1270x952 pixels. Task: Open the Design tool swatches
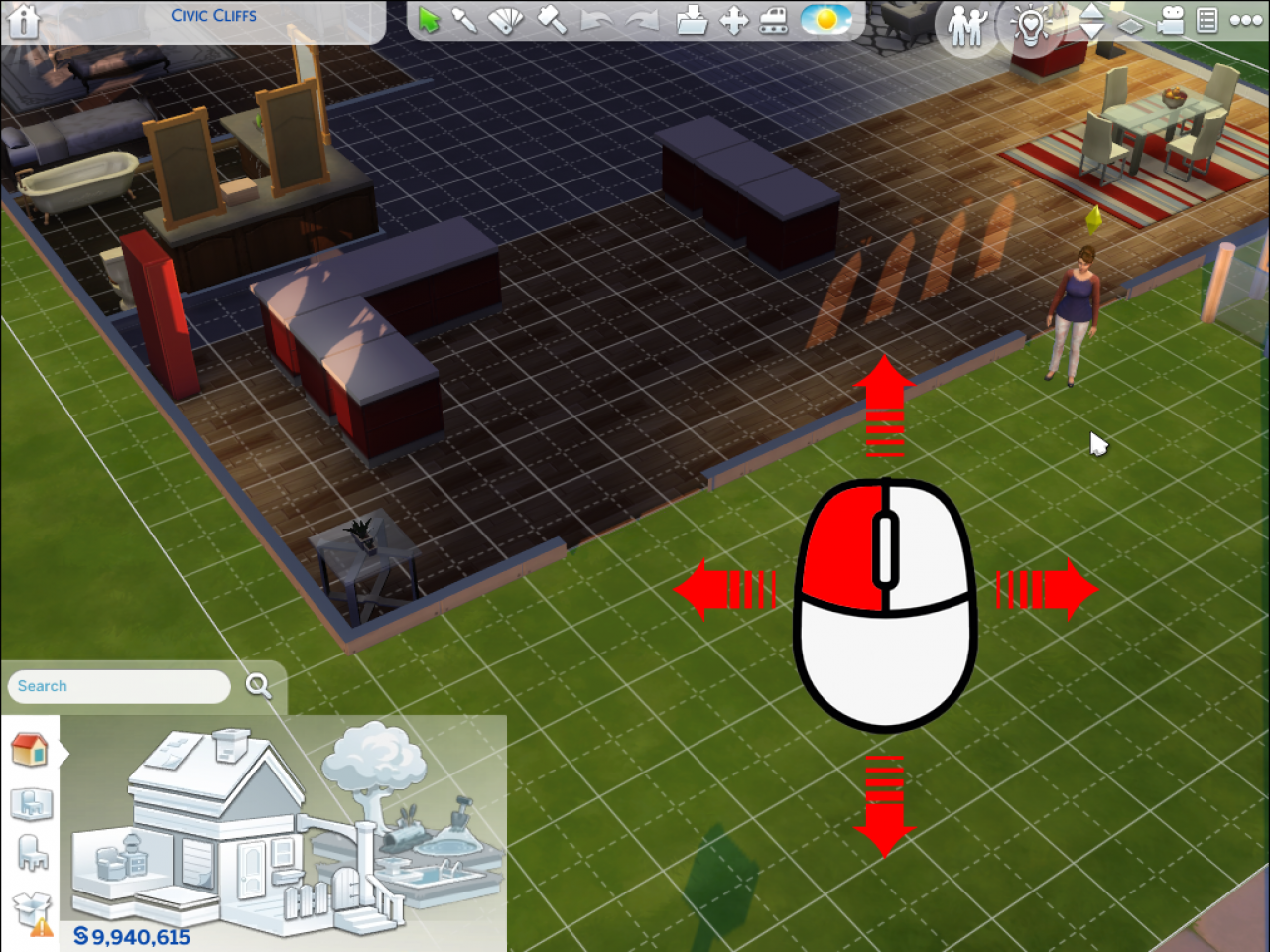(505, 20)
